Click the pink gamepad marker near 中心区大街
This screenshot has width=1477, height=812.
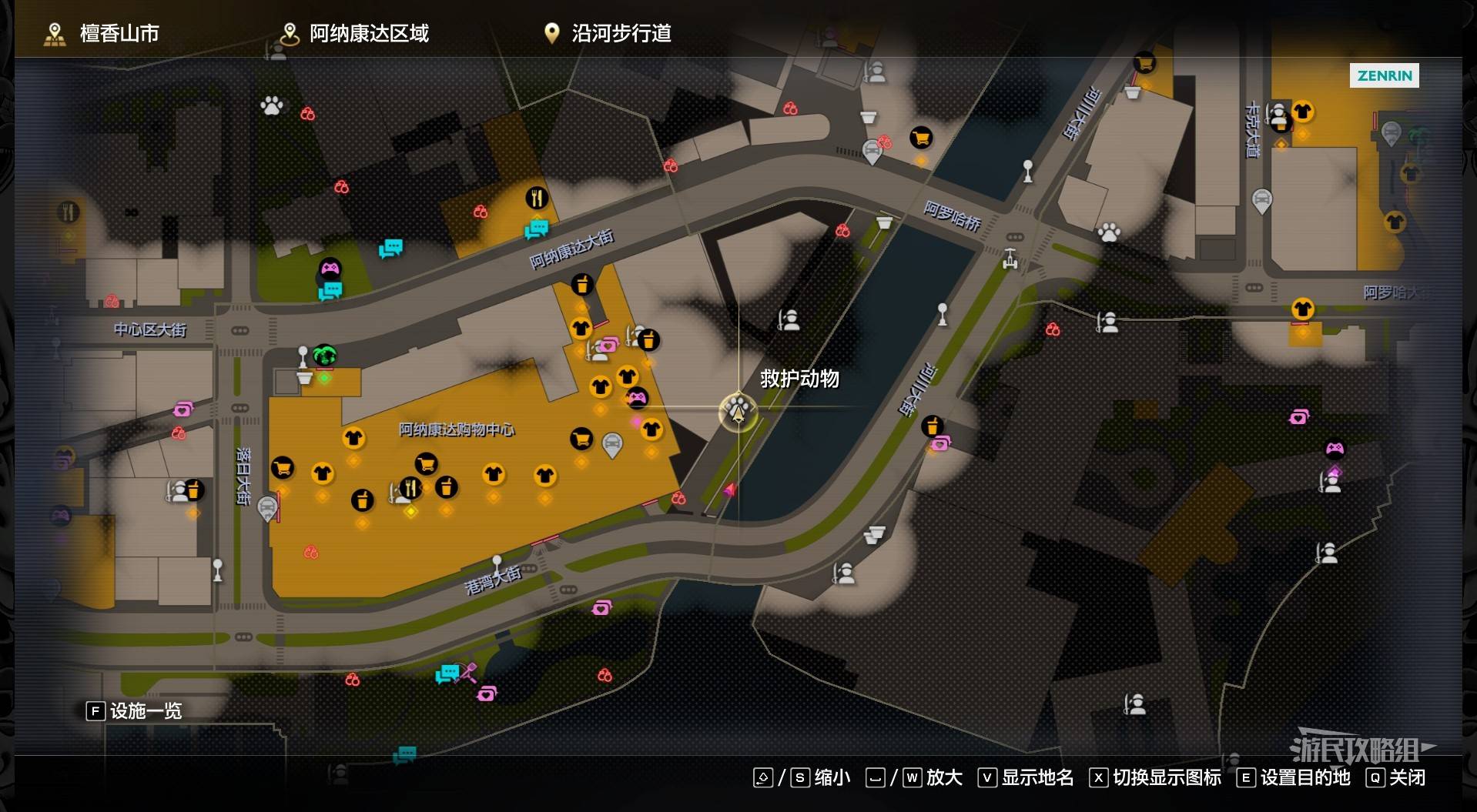coord(330,268)
